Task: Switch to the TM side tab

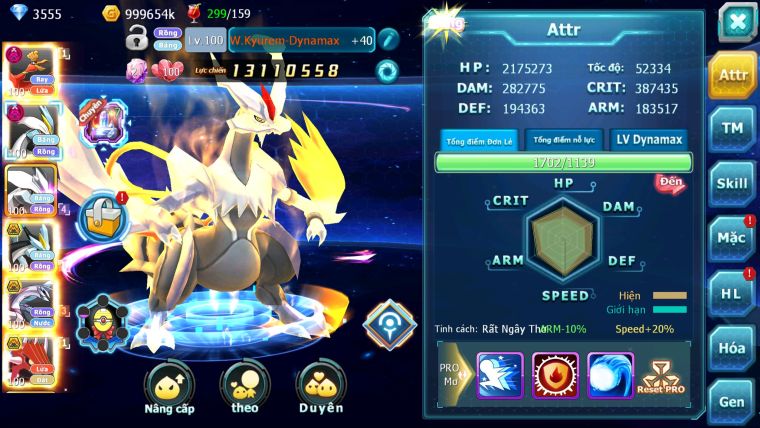Action: [x=732, y=128]
